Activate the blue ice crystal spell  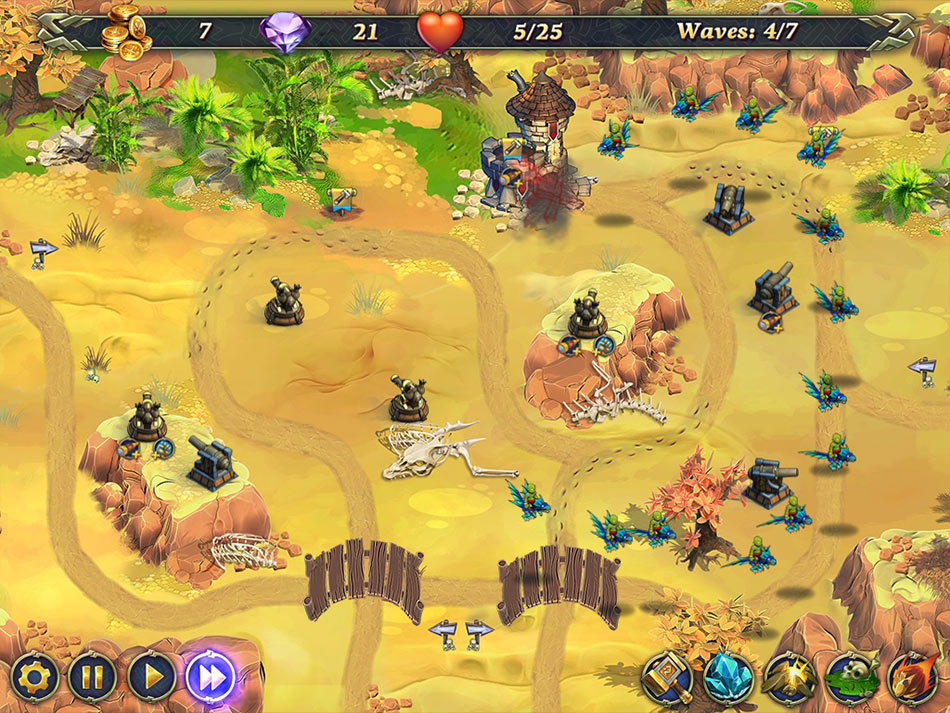[x=728, y=679]
